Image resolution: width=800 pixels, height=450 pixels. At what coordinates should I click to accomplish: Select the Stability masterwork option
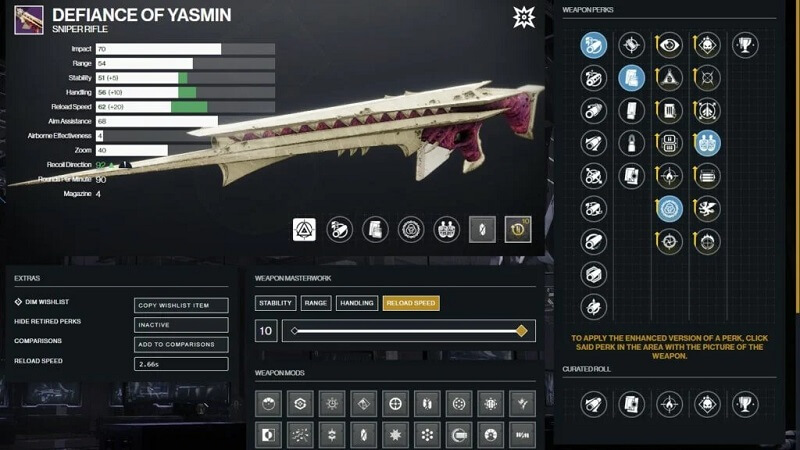275,303
